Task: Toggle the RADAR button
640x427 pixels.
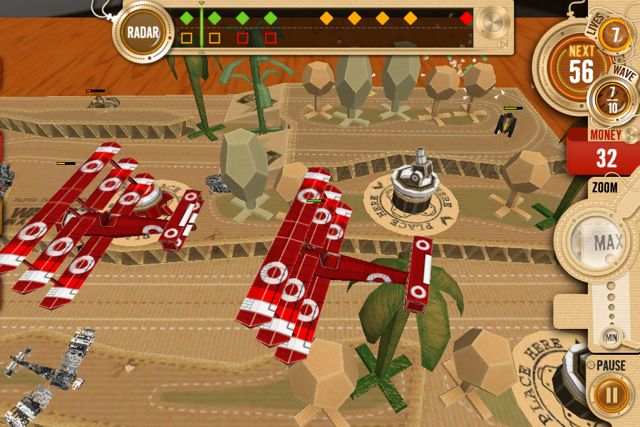Action: coord(143,29)
